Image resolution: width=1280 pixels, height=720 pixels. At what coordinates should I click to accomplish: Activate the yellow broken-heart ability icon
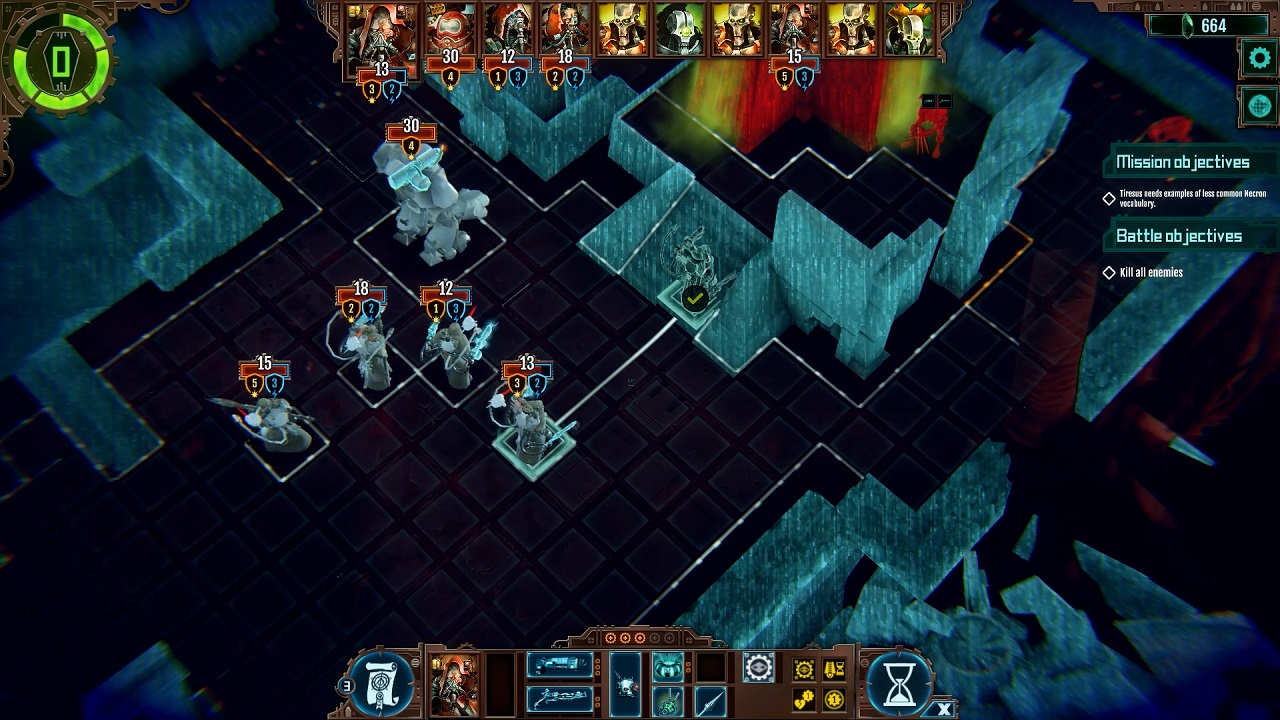(804, 700)
